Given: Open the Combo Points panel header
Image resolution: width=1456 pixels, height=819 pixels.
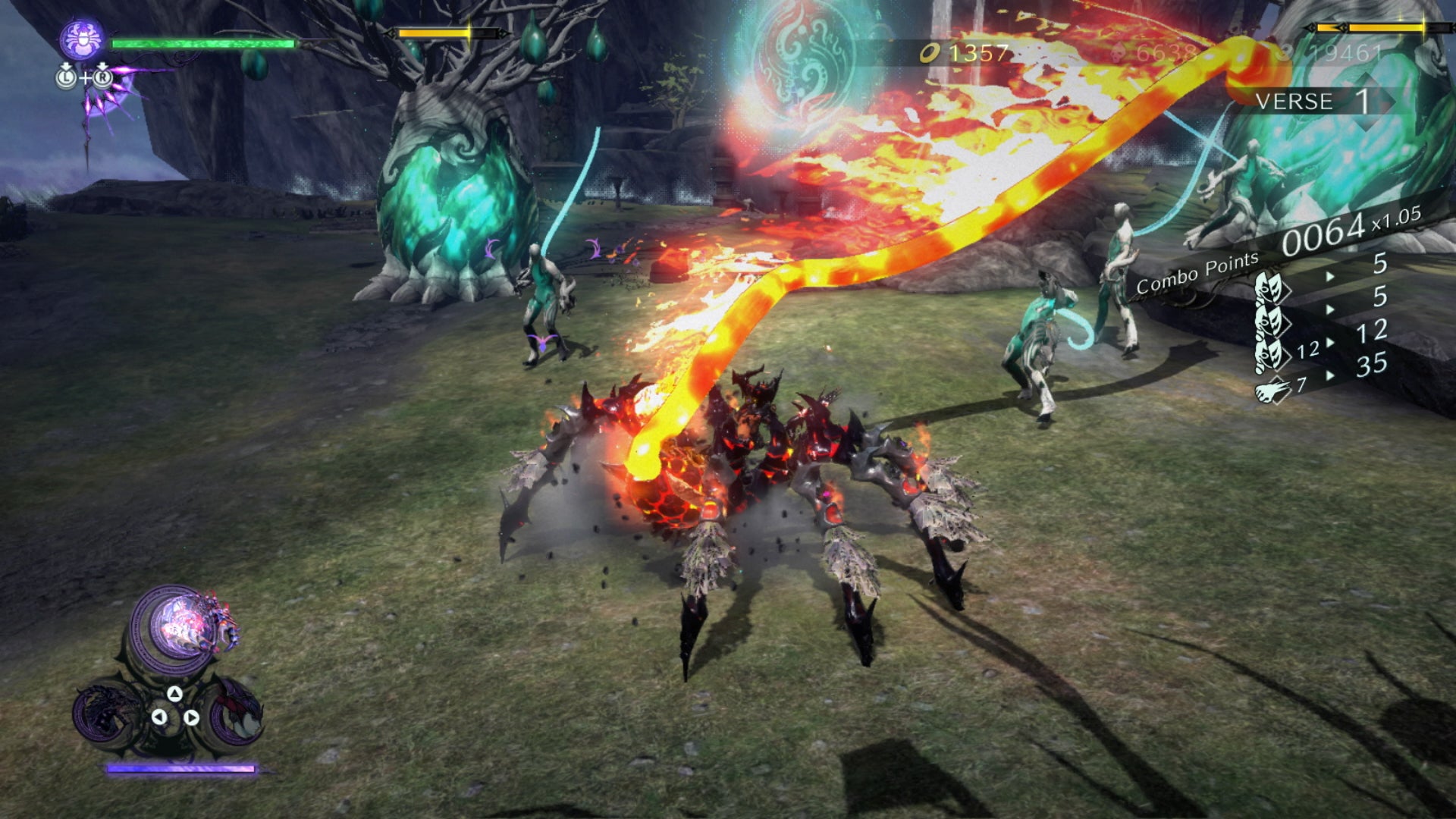Looking at the screenshot, I should coord(1197,272).
